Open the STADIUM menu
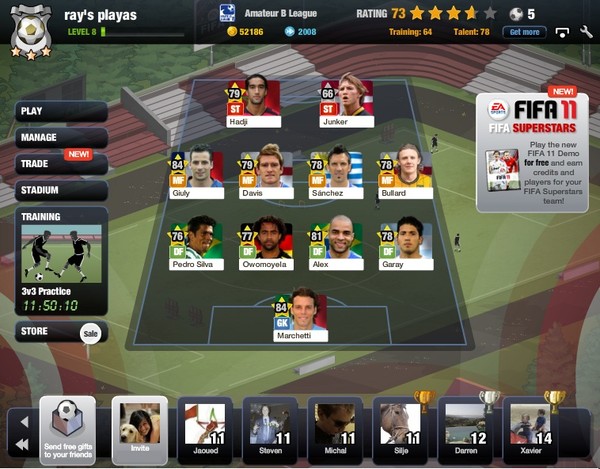Viewport: 600px width, 469px height. (x=60, y=189)
